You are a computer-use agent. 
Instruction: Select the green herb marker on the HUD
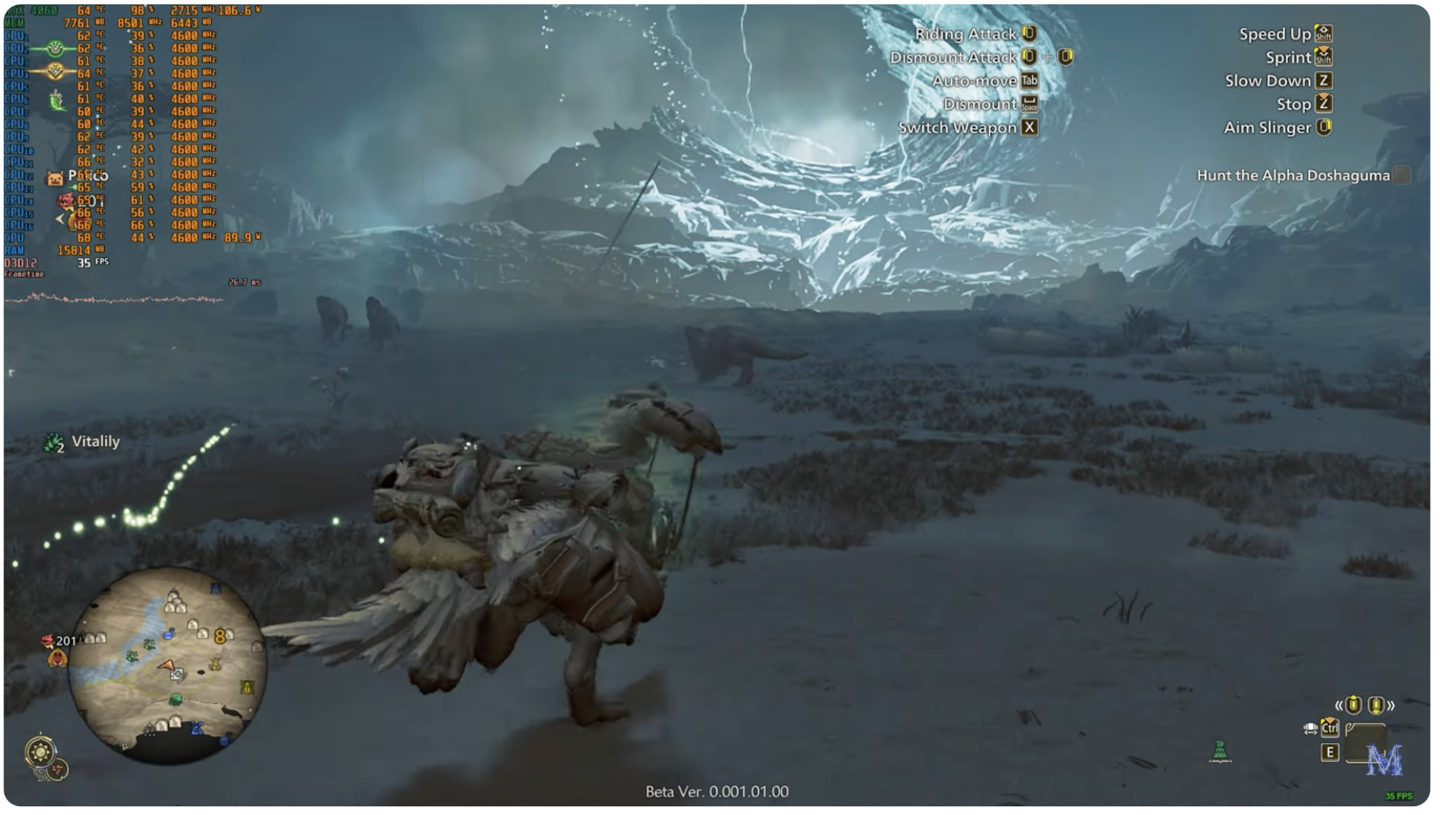pos(1220,750)
